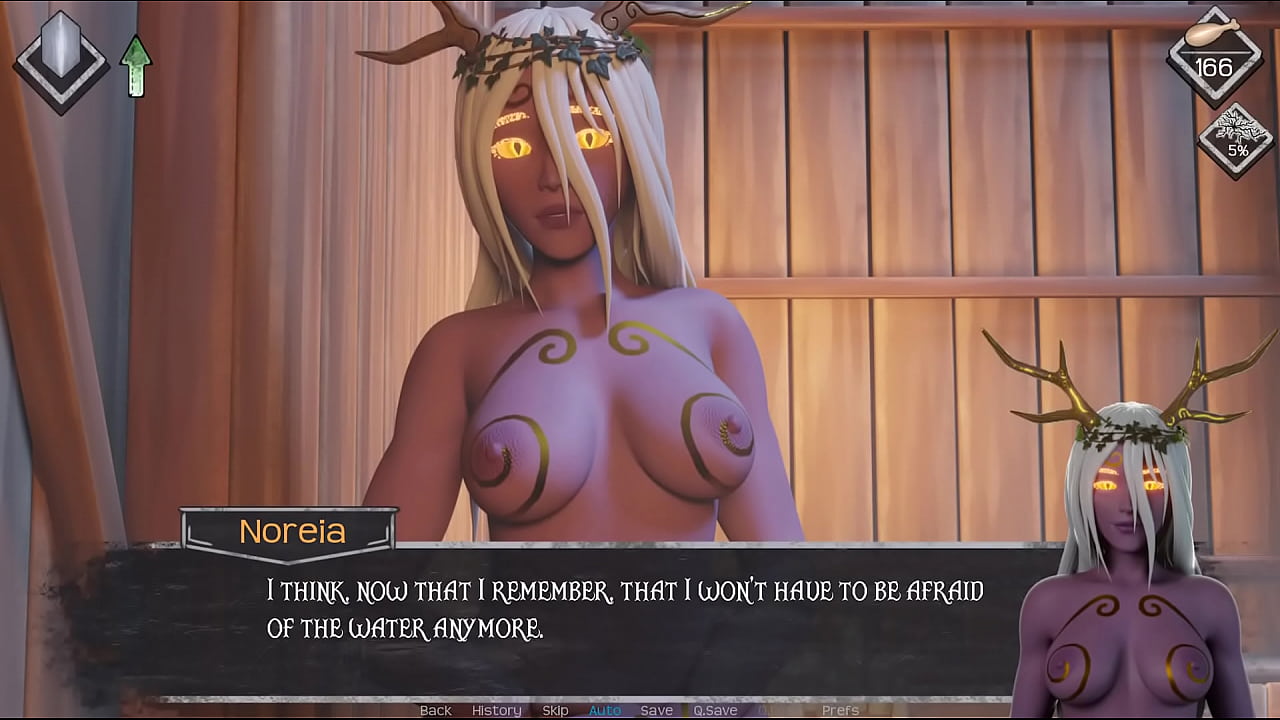Click the tree icon showing 5%
This screenshot has height=720, width=1280.
coord(1237,142)
